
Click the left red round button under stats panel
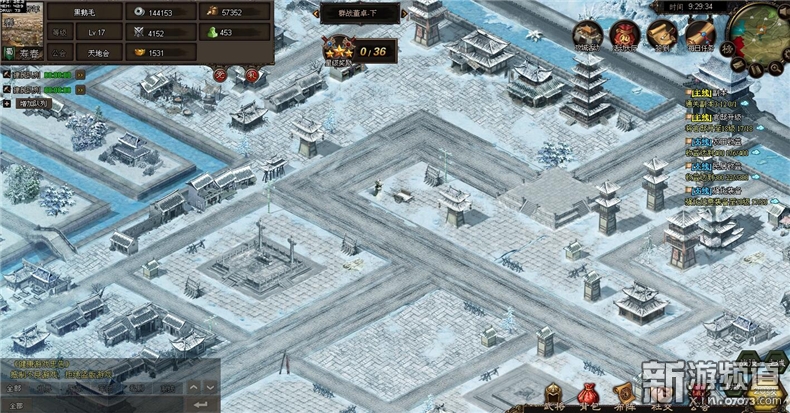[221, 73]
